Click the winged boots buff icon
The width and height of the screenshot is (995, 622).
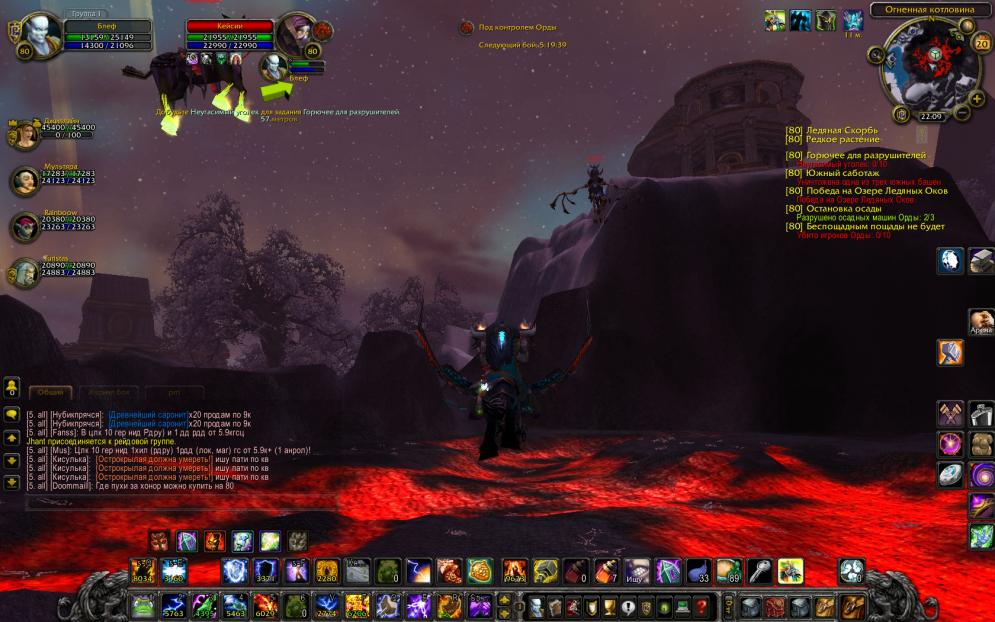click(775, 20)
